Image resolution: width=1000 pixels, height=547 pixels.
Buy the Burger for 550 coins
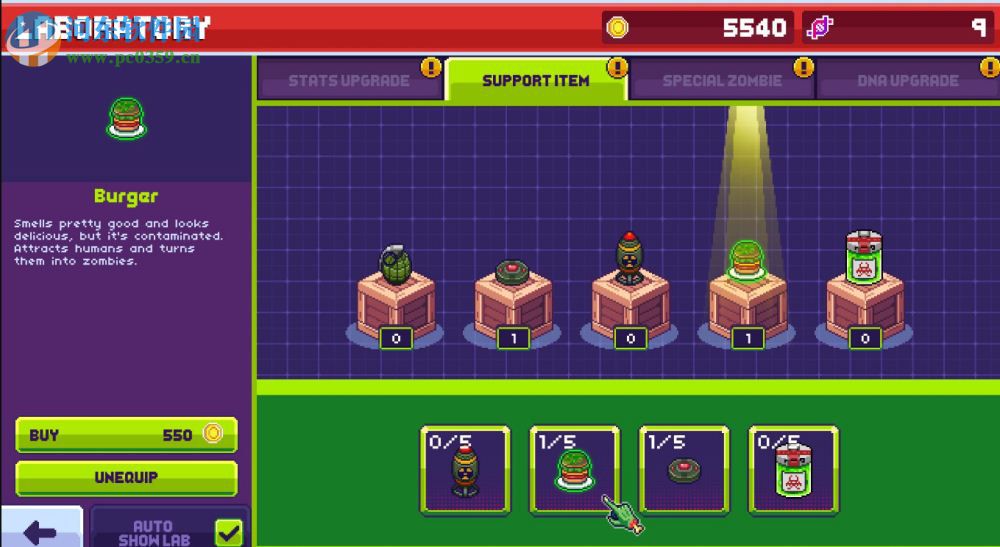[x=126, y=435]
